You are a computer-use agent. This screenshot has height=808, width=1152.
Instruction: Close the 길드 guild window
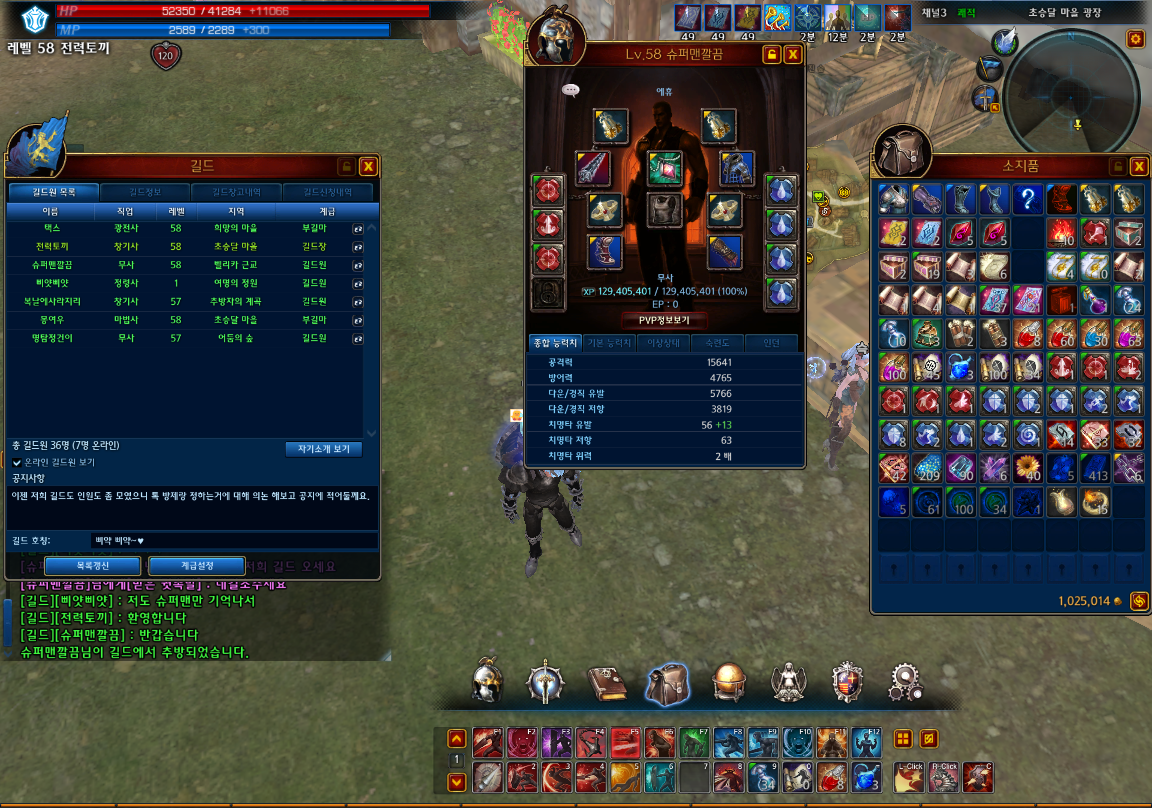[368, 166]
